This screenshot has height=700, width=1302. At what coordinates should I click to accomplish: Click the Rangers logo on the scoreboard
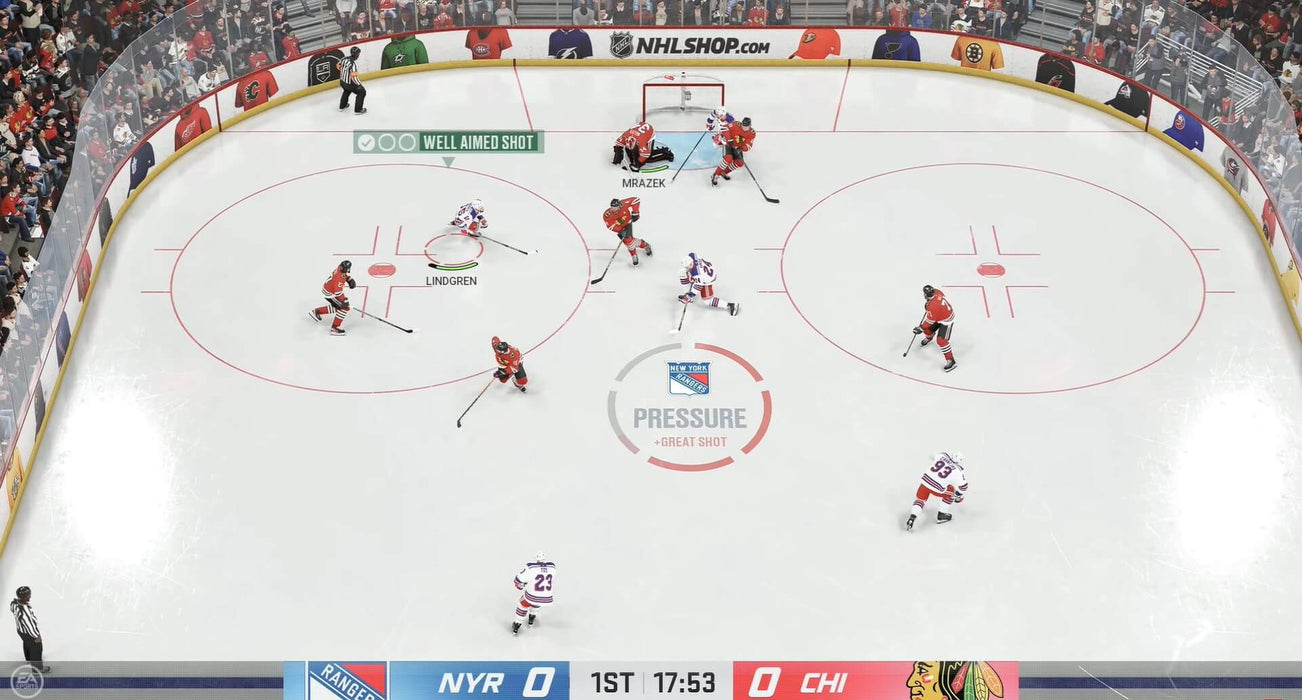click(346, 681)
